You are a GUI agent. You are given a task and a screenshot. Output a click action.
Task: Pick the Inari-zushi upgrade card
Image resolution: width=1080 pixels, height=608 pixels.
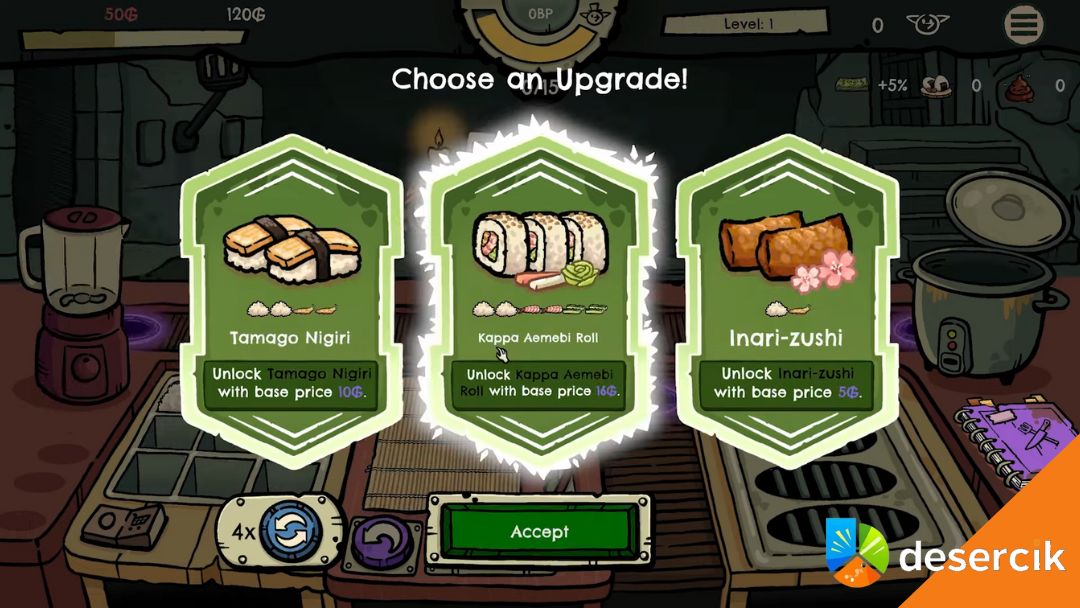coord(786,298)
